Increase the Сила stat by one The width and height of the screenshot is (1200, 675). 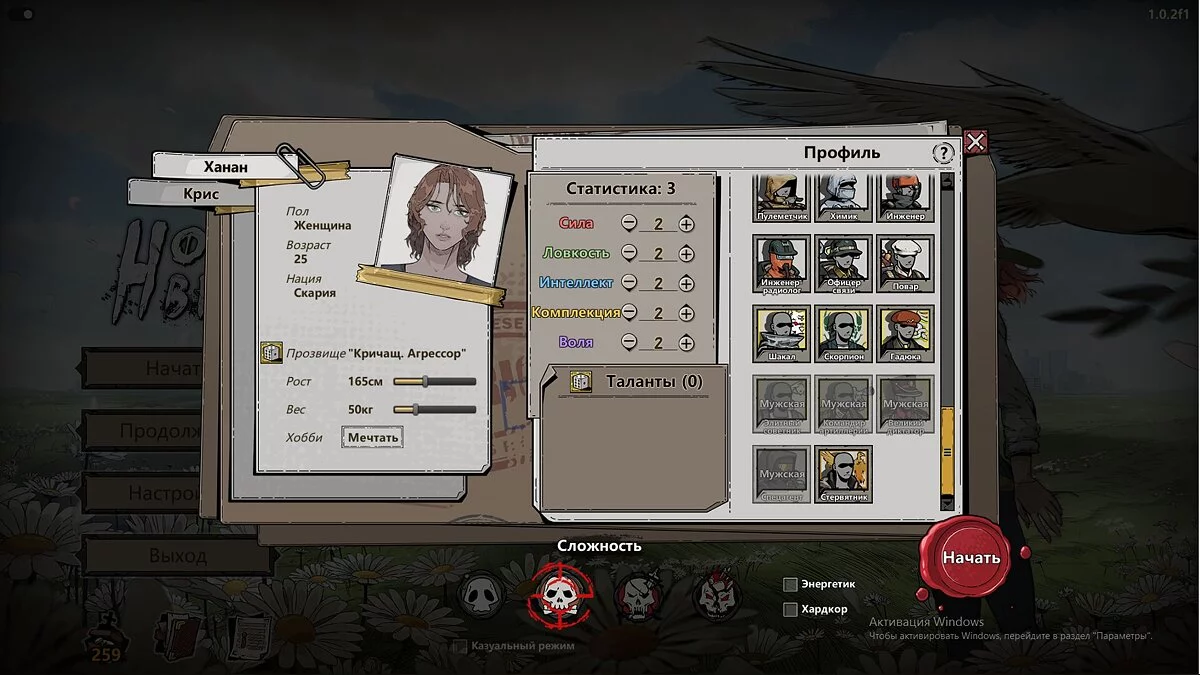[687, 224]
